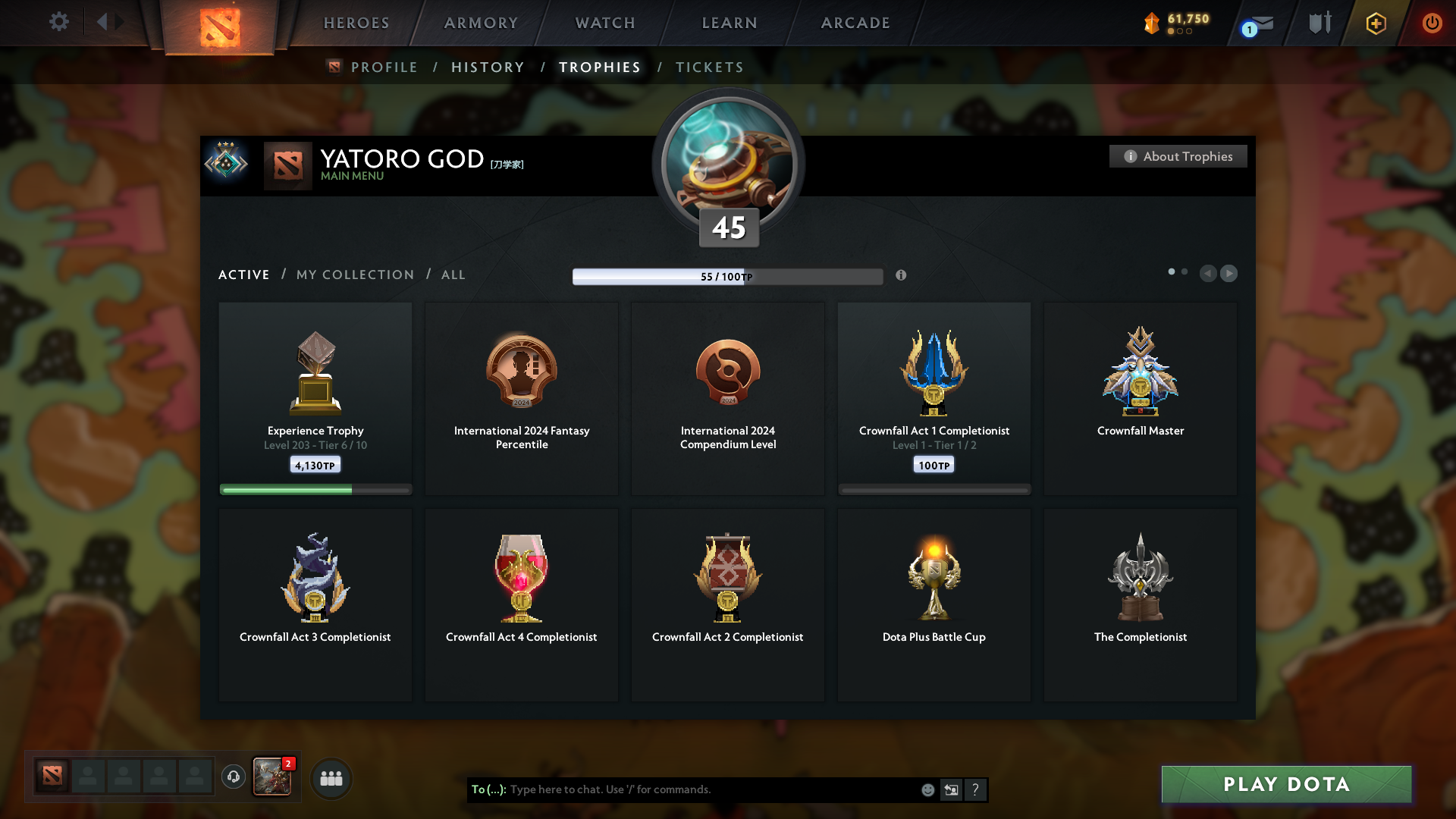This screenshot has height=819, width=1456.
Task: Click the left page navigation arrow
Action: 1209,274
